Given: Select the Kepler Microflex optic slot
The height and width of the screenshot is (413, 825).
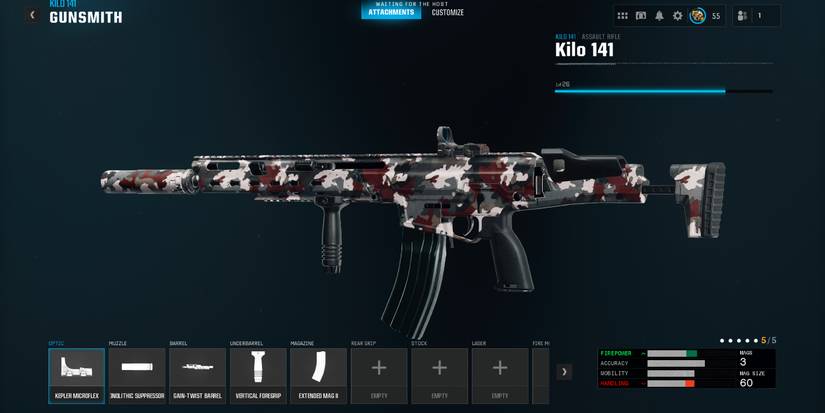Looking at the screenshot, I should [76, 375].
